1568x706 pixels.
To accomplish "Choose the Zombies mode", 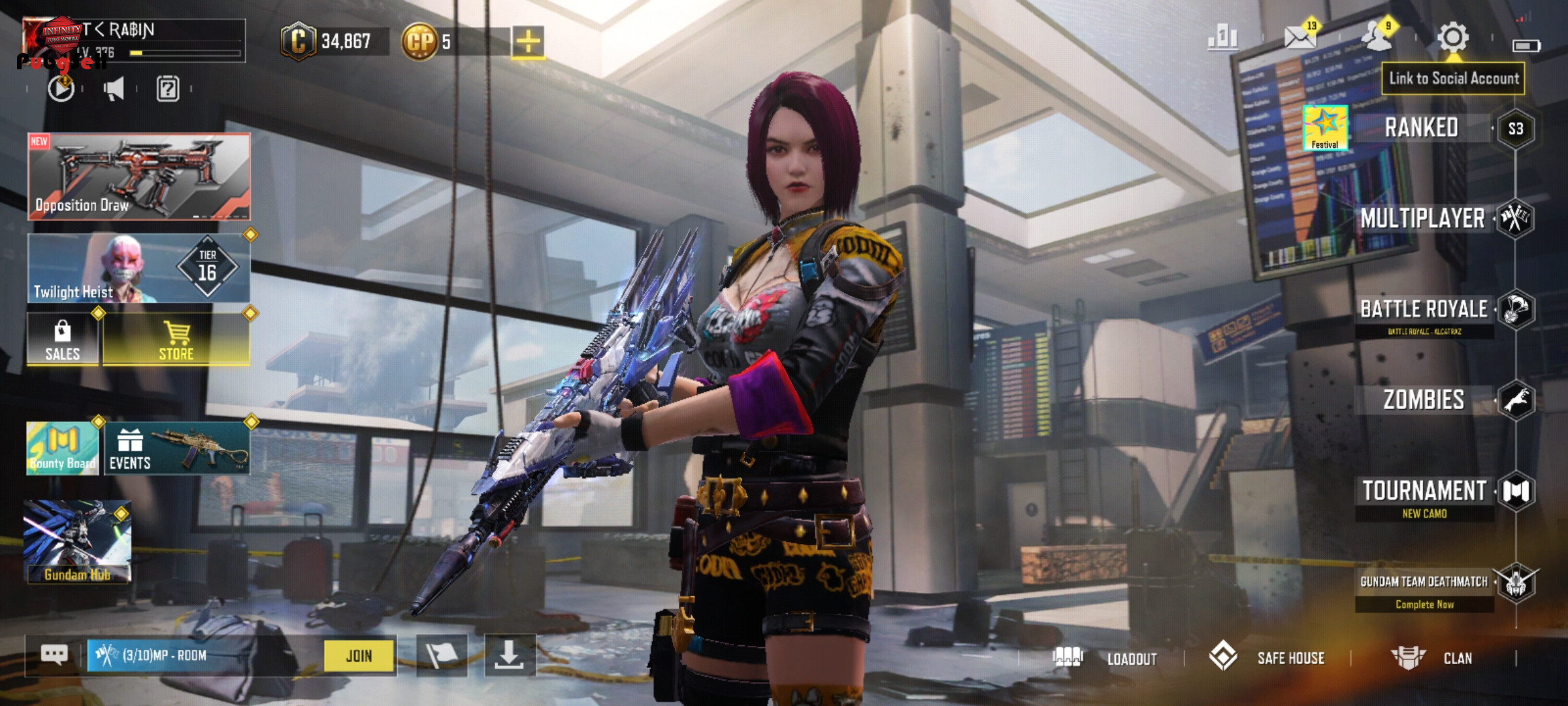I will (1424, 399).
